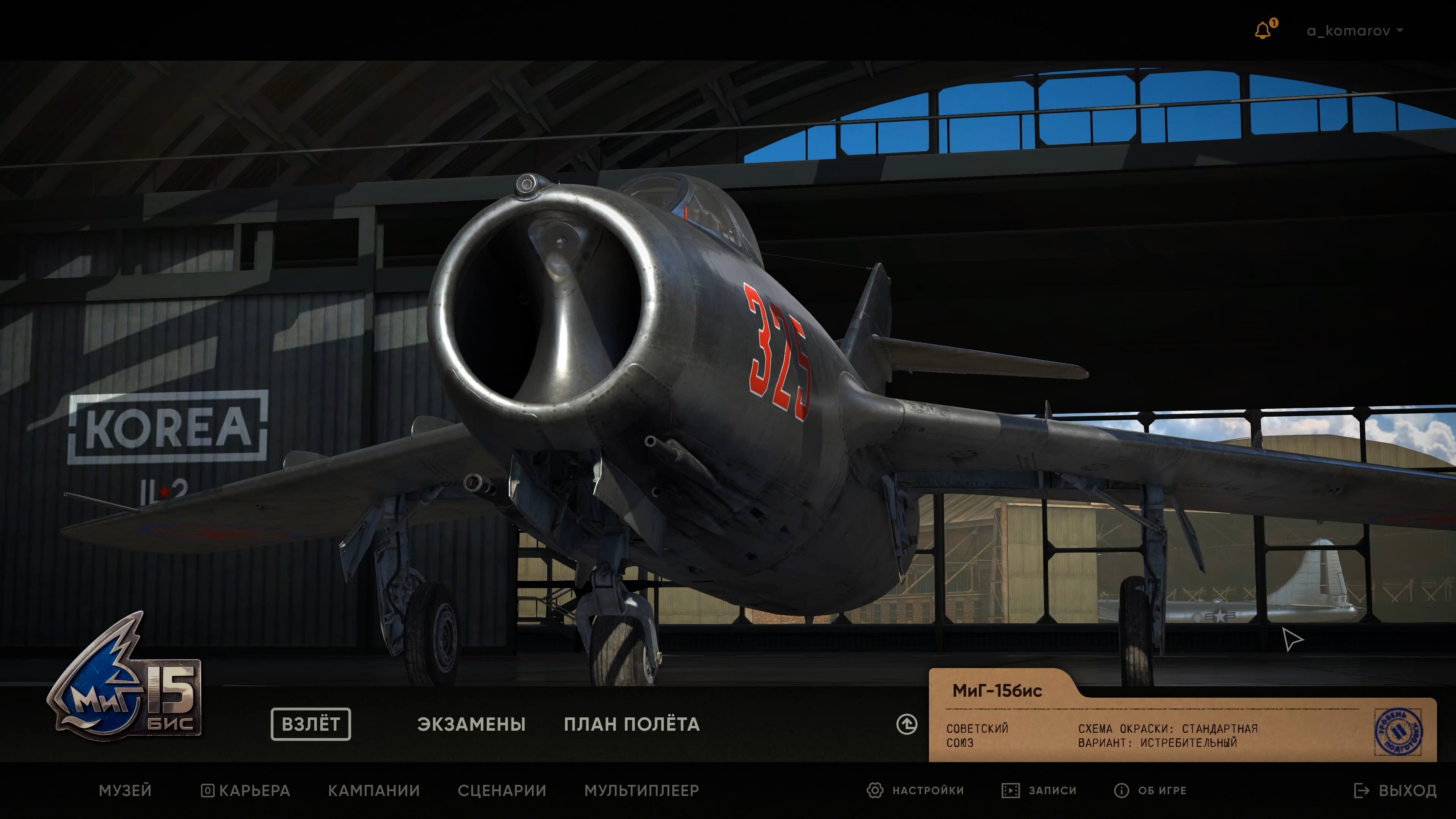The height and width of the screenshot is (819, 1456).
Task: Expand the a_komarov account dropdown
Action: 1354,30
